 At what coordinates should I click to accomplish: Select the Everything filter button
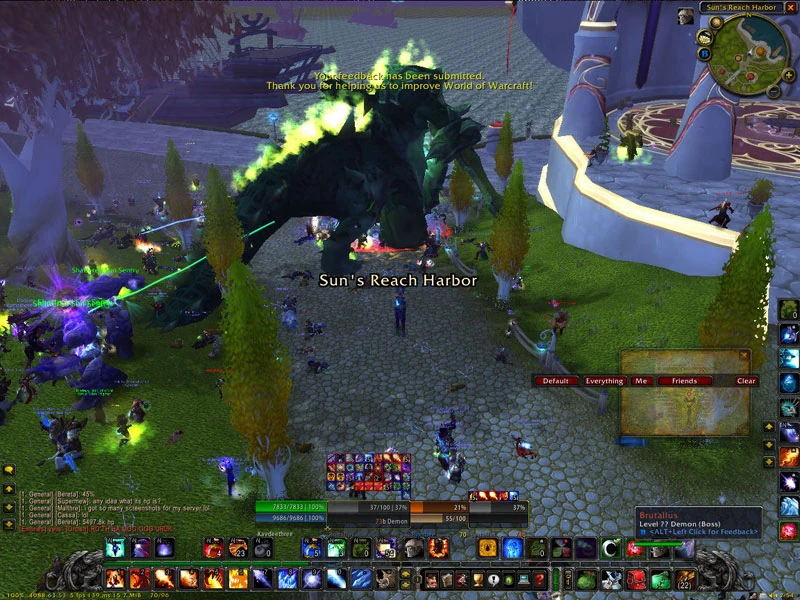(604, 381)
